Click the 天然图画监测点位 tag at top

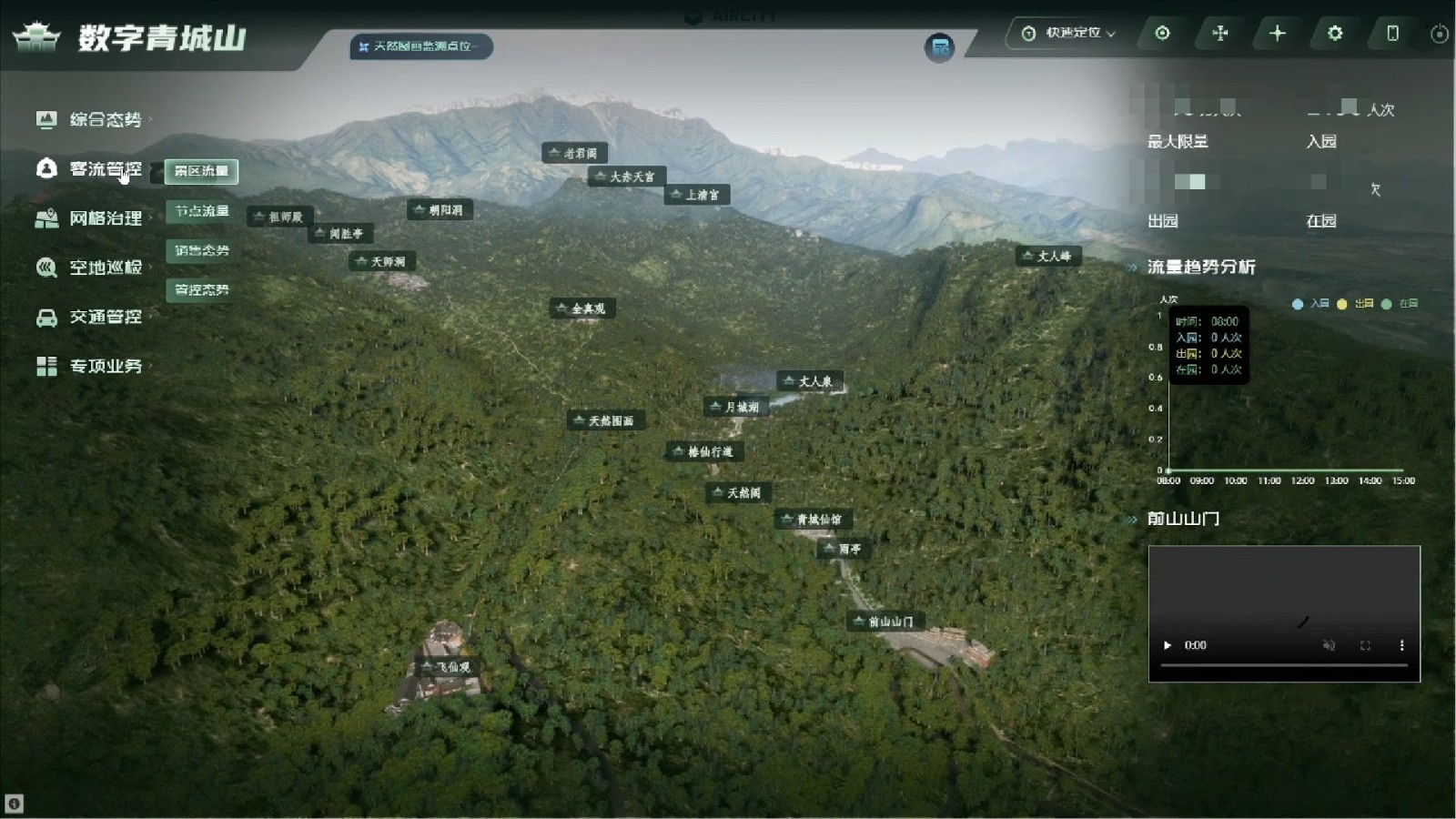(420, 46)
